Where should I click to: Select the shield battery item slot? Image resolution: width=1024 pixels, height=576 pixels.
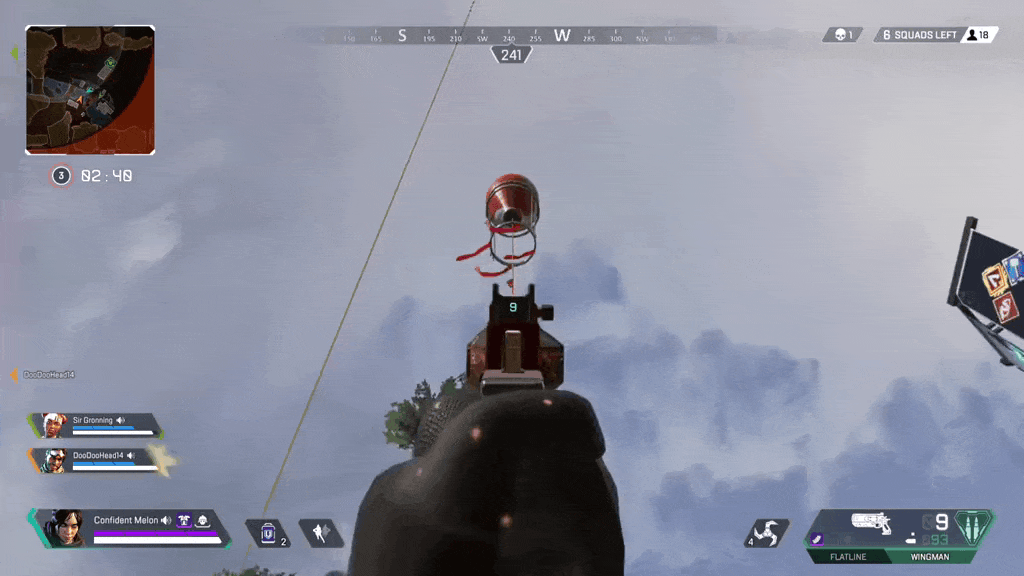click(268, 534)
